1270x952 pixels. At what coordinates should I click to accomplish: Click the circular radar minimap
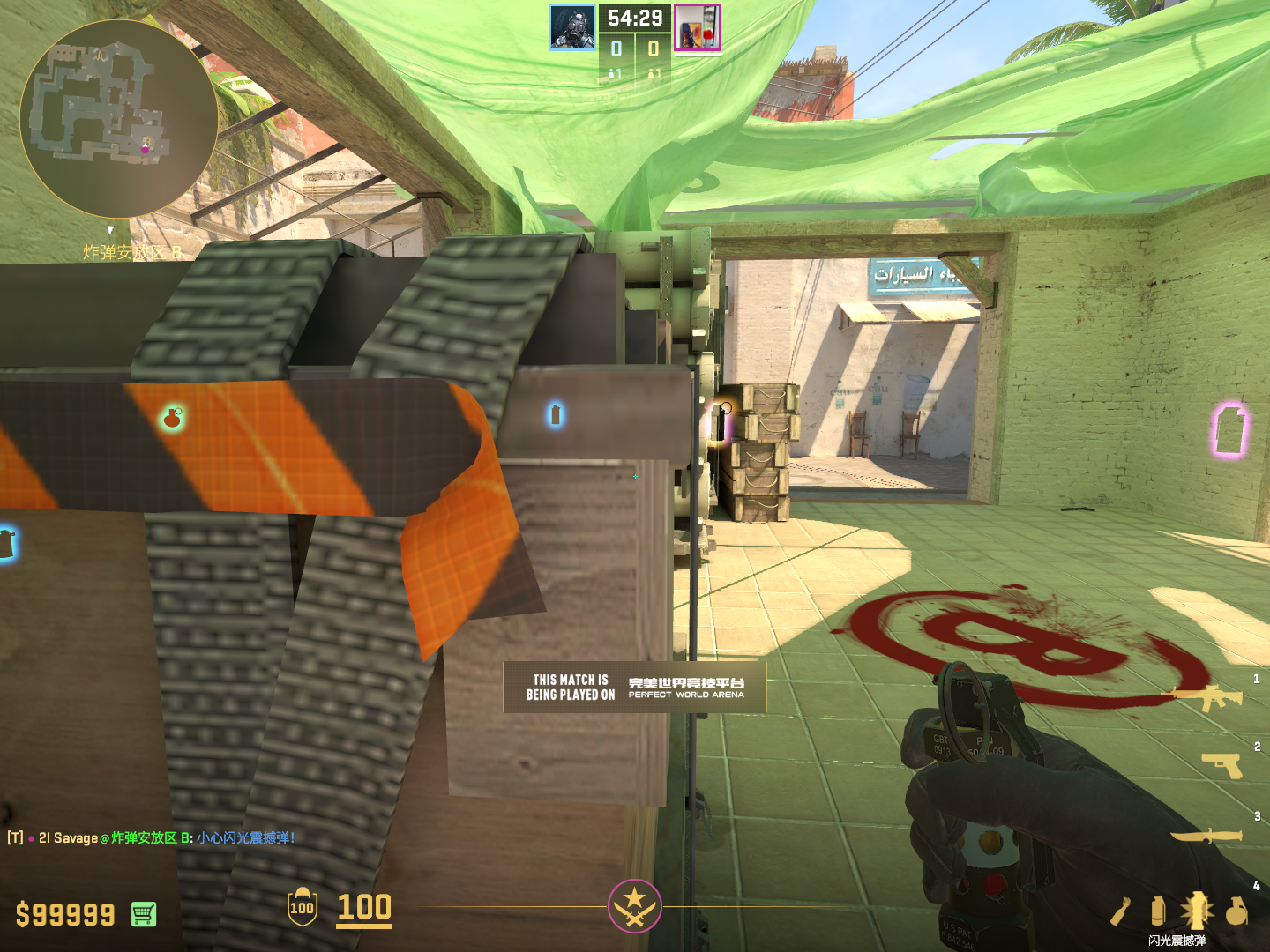click(118, 119)
